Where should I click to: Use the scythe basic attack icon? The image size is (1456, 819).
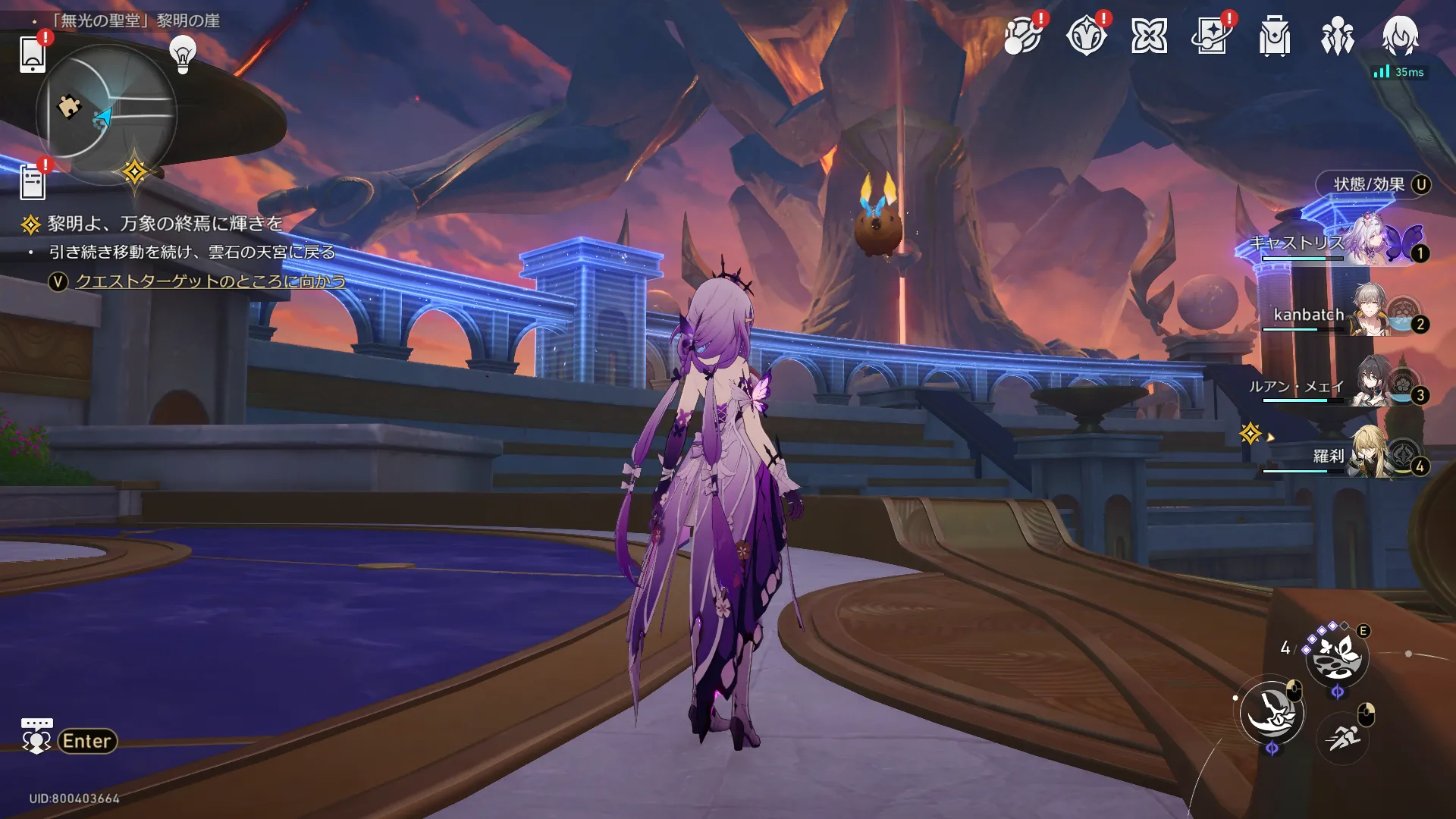(x=1272, y=713)
